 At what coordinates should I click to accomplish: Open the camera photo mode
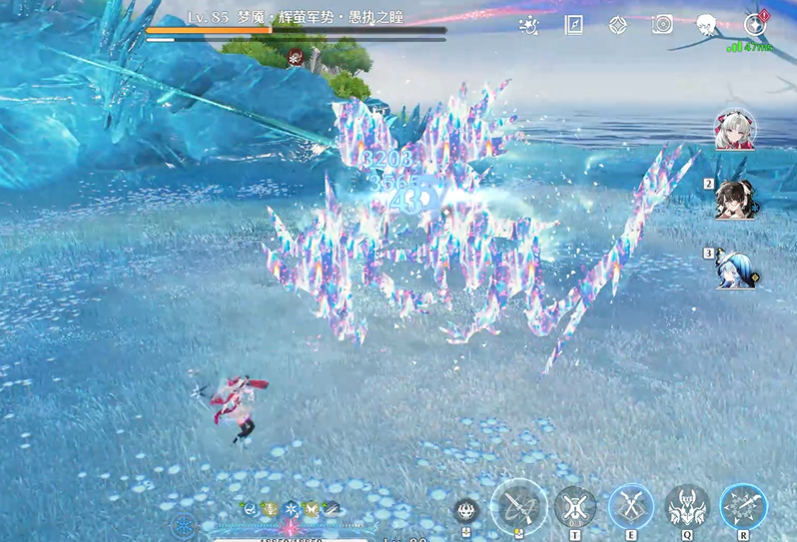click(x=662, y=25)
